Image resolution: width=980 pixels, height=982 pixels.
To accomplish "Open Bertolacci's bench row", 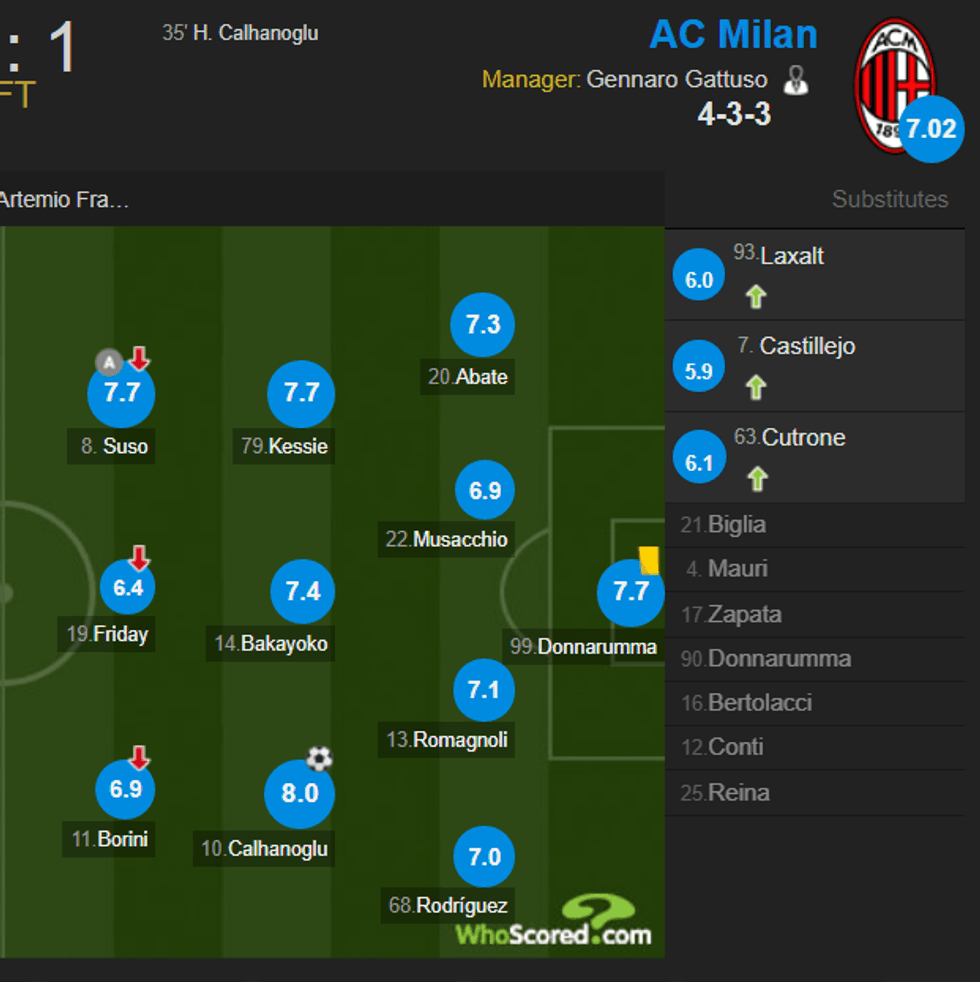I will pos(757,703).
